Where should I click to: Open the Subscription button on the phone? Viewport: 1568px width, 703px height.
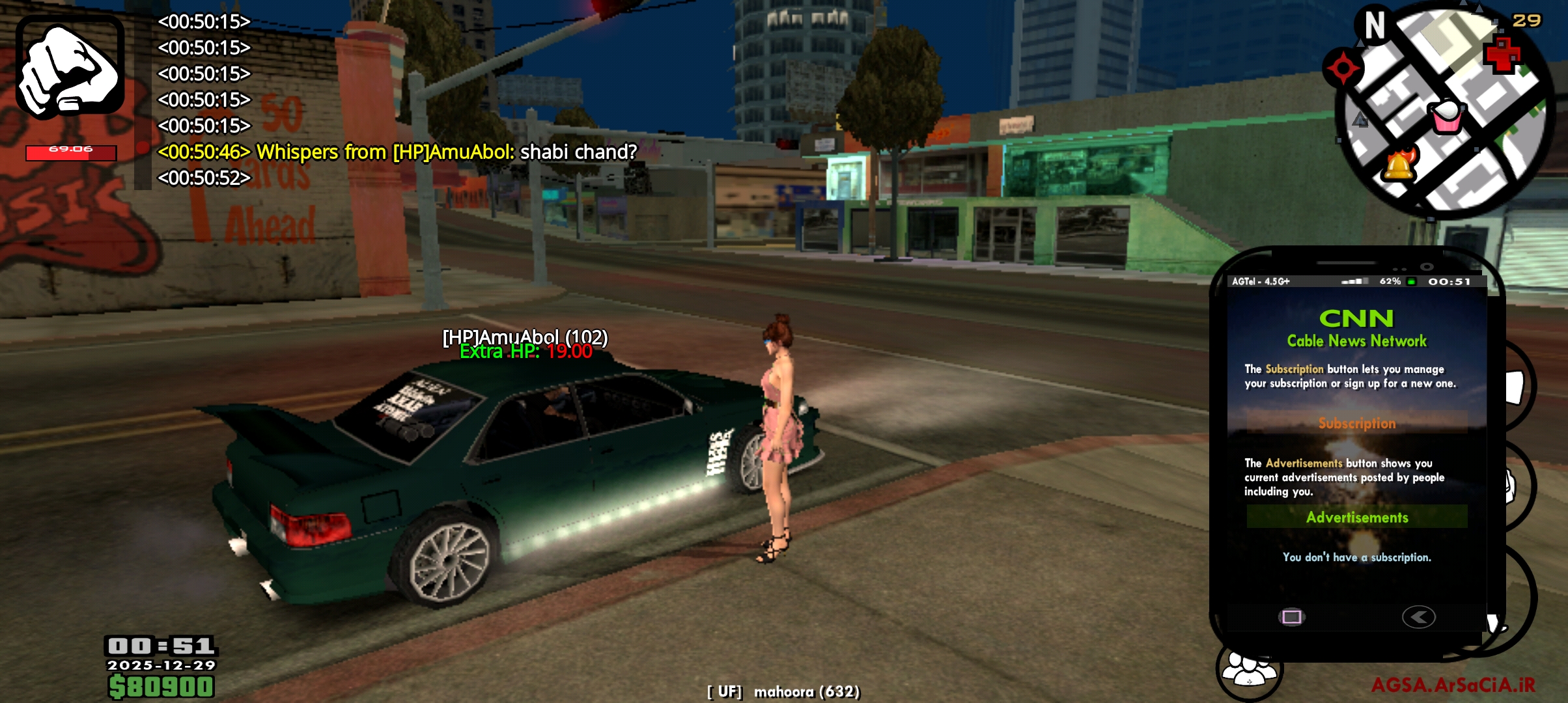[1357, 423]
